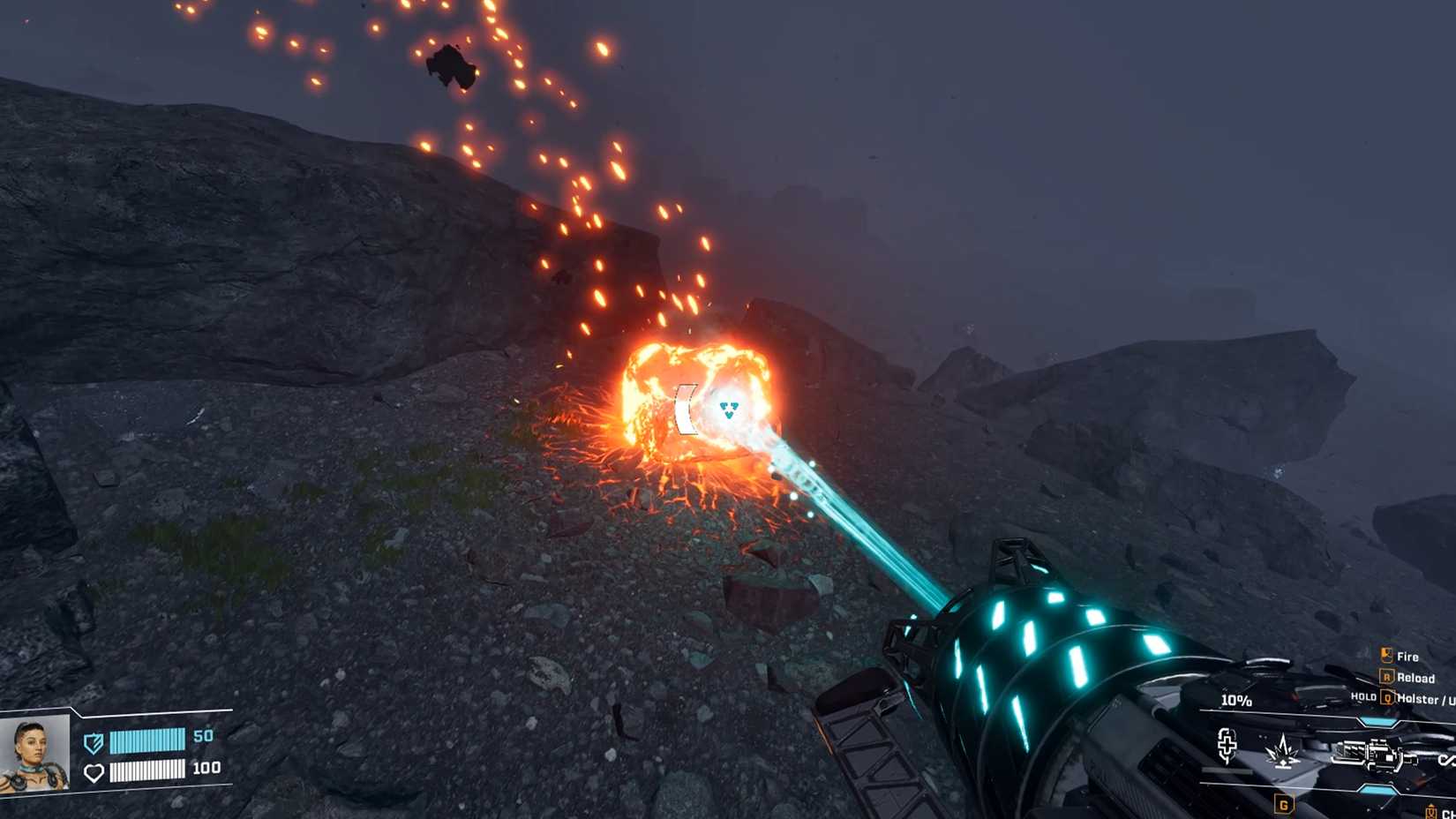
Task: Select the heart icon by the health bar
Action: (94, 772)
